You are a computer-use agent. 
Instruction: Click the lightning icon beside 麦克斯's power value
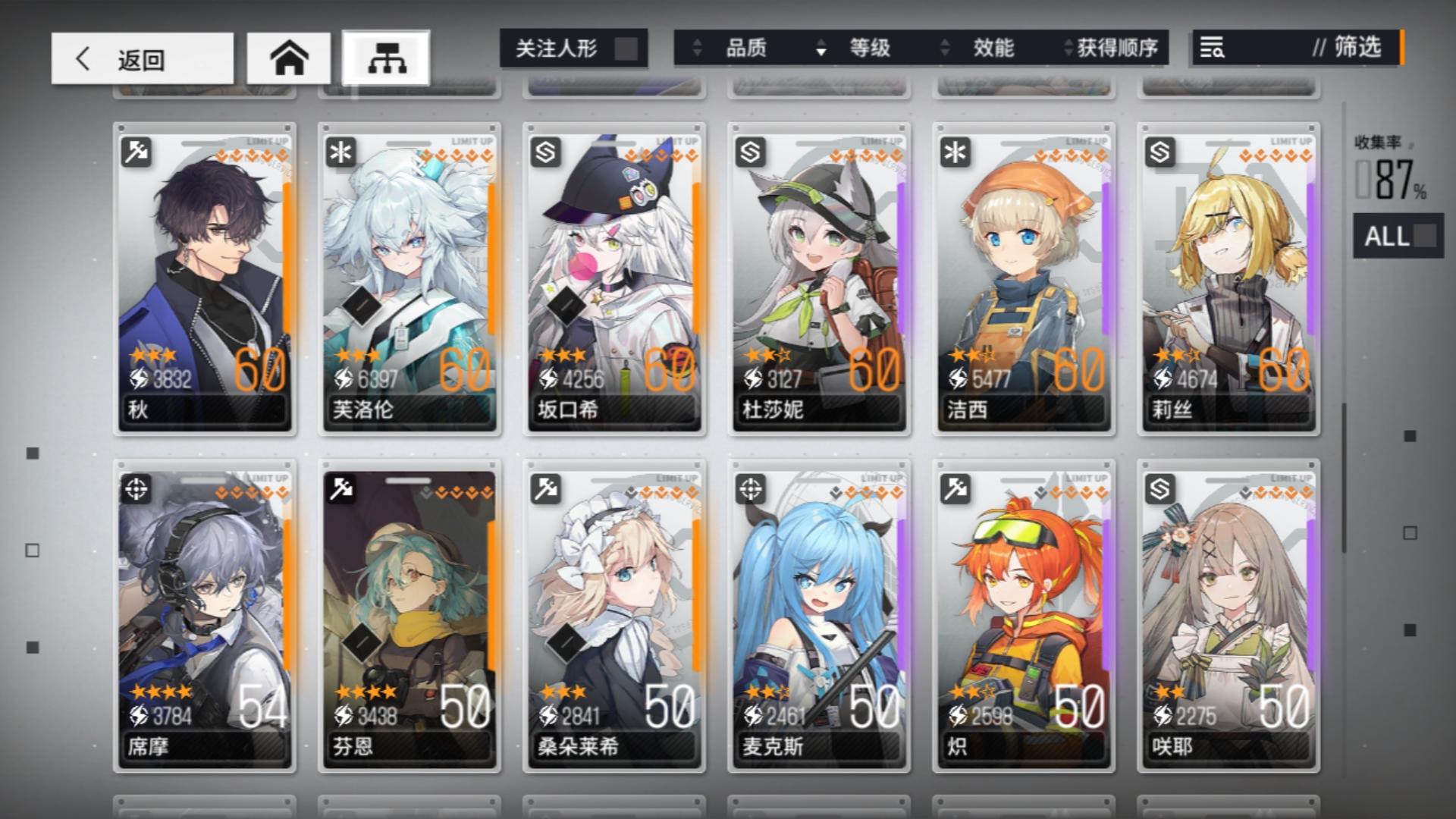(x=752, y=714)
